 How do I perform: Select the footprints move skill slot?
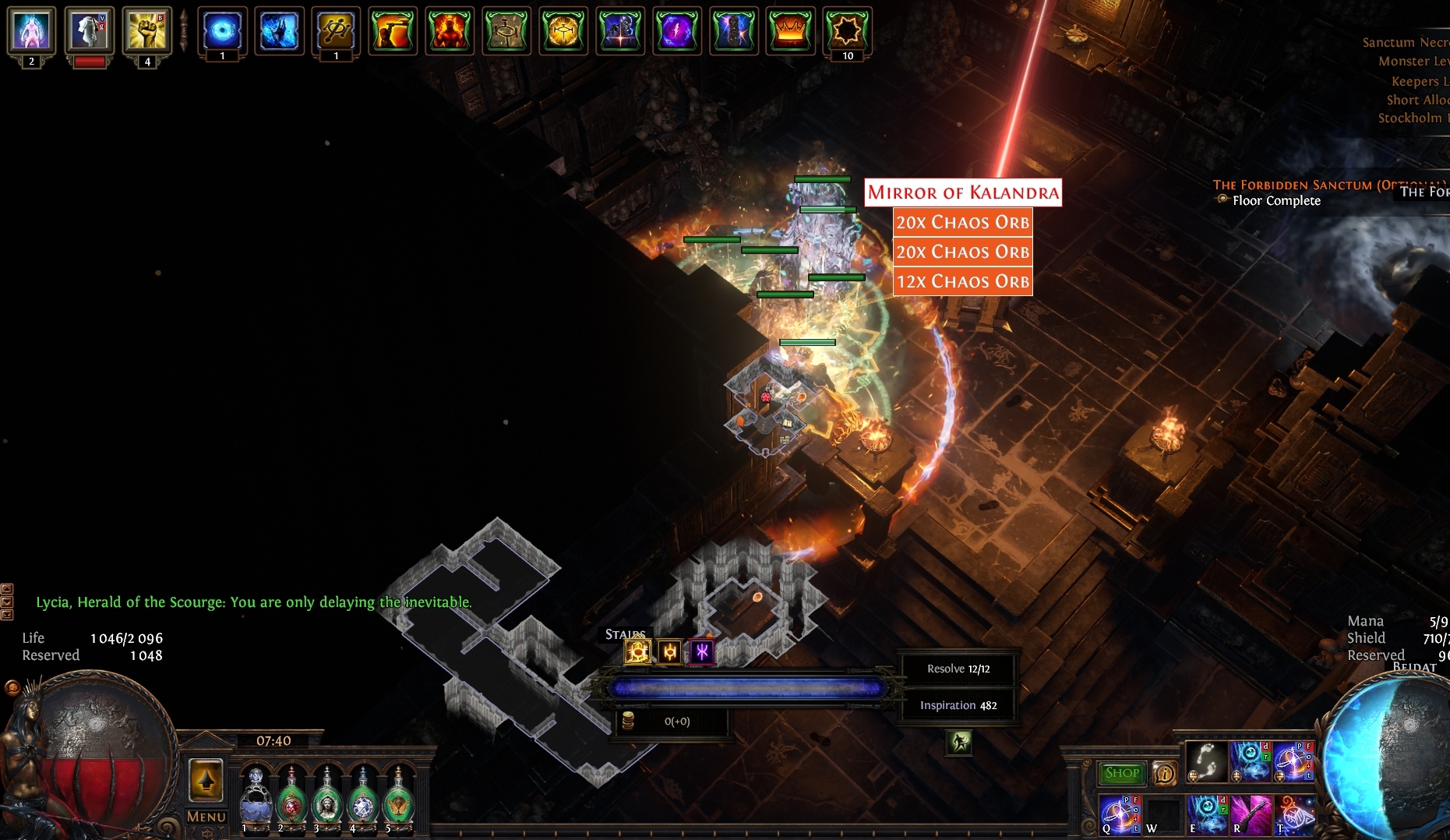coord(1206,761)
